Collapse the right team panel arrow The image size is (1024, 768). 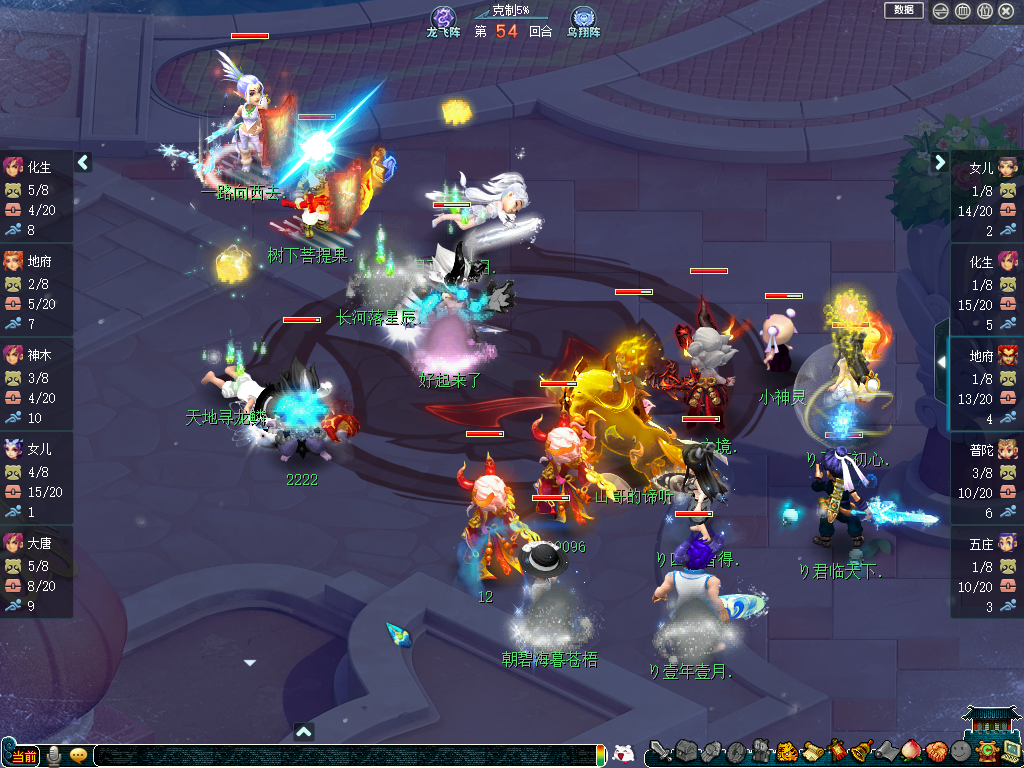click(x=940, y=162)
